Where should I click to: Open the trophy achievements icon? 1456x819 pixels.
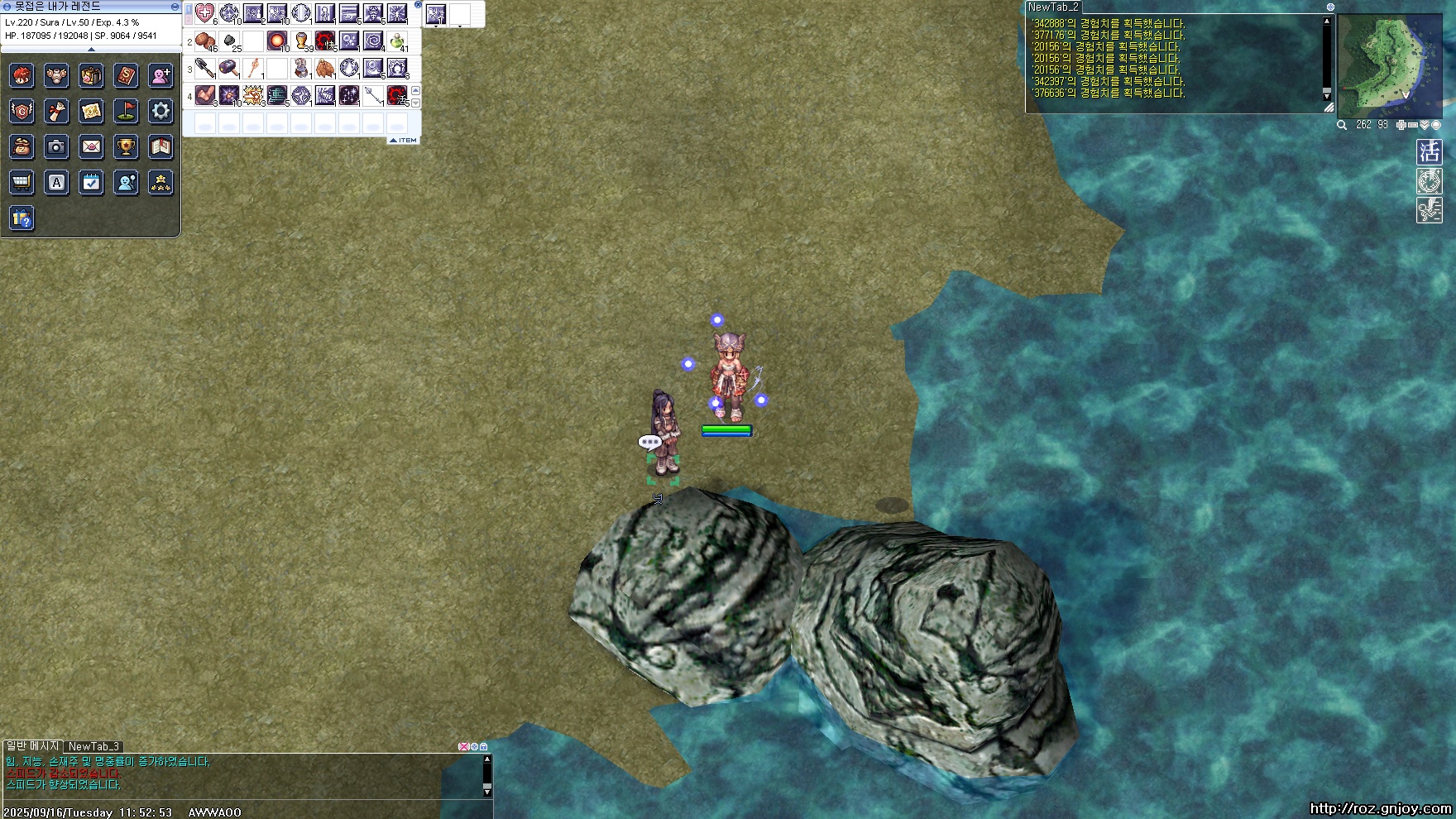pyautogui.click(x=126, y=146)
